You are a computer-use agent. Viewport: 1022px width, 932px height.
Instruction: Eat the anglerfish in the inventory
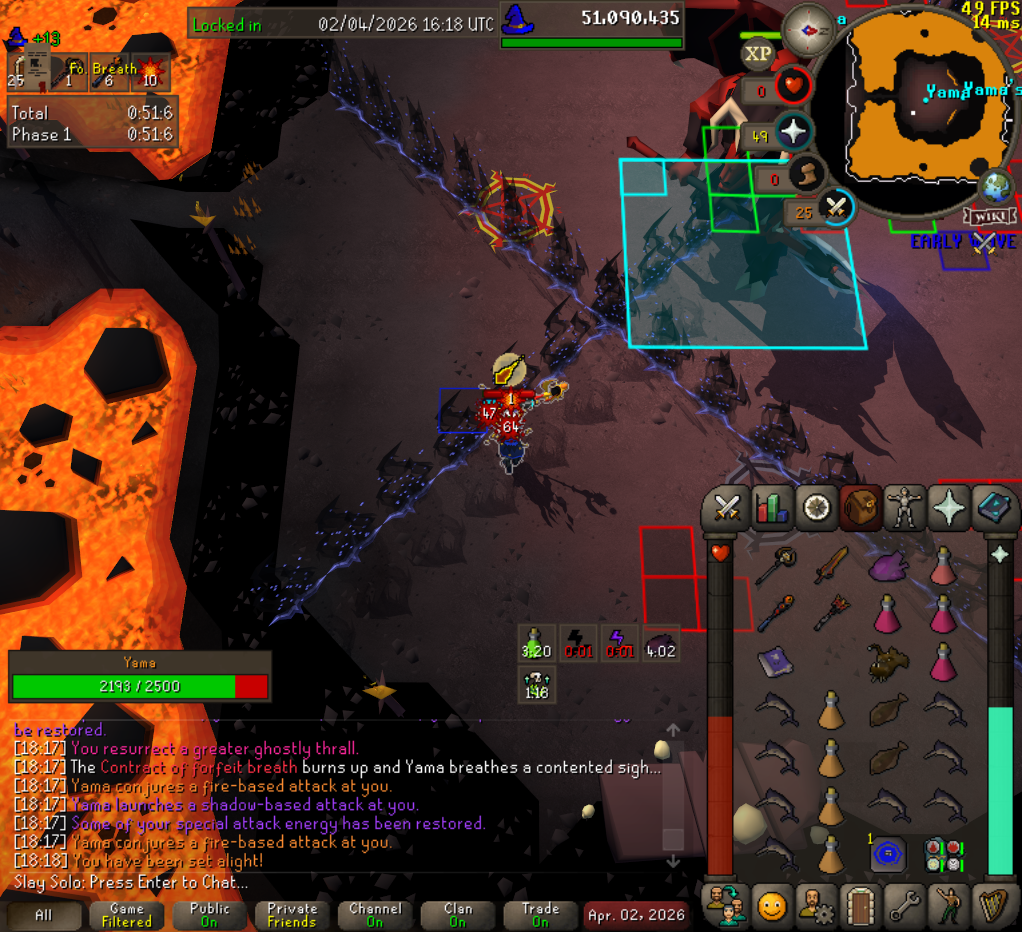pyautogui.click(x=888, y=663)
